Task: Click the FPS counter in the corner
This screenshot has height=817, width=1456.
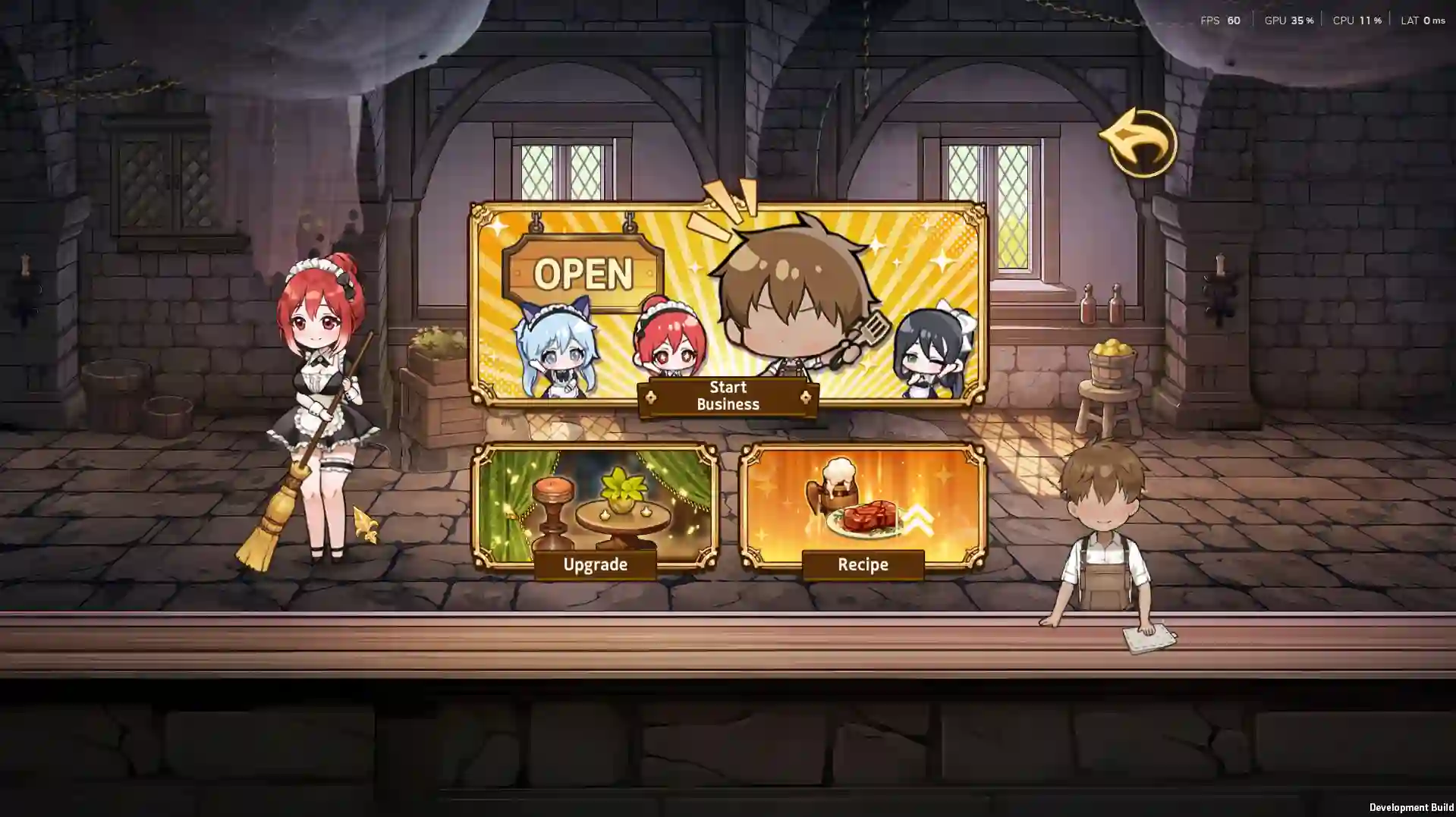Action: coord(1222,20)
